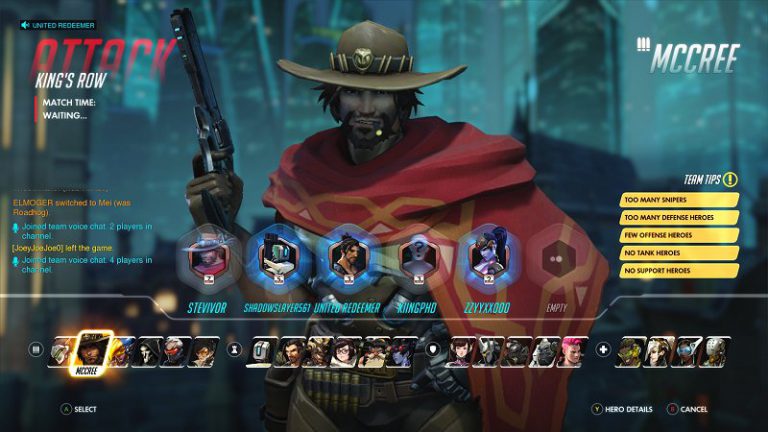Viewport: 768px width, 432px height.
Task: Select Reaper's hooded portrait
Action: click(x=150, y=351)
